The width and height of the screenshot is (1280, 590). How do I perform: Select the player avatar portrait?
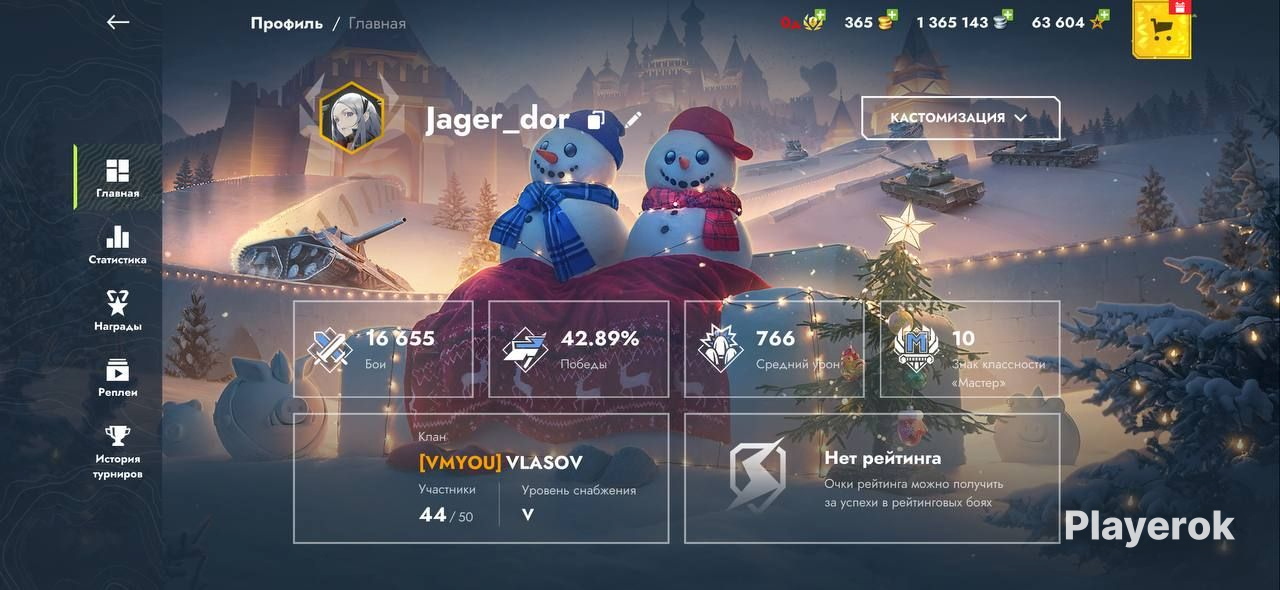point(350,117)
